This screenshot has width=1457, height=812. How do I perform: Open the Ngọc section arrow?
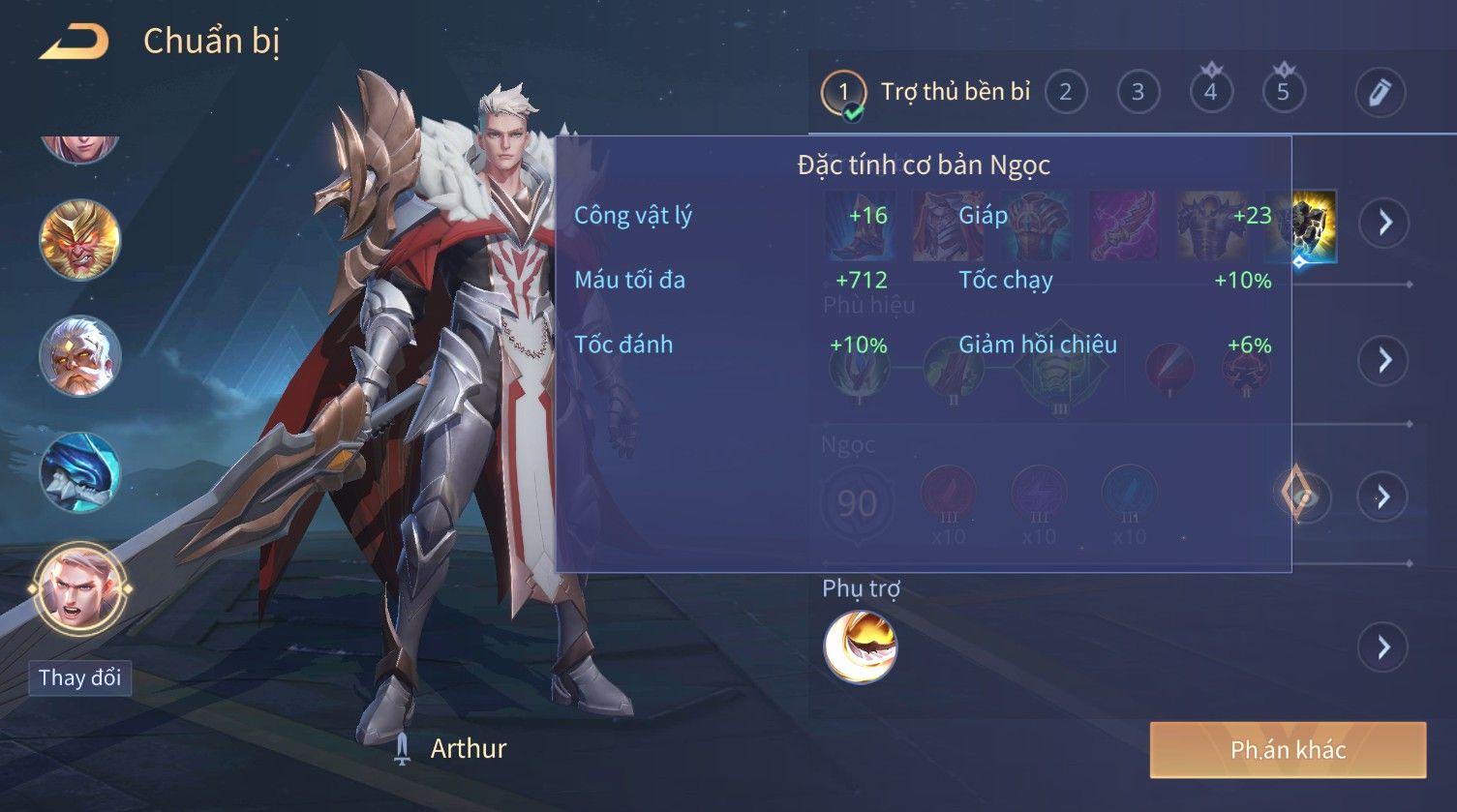(x=1383, y=496)
